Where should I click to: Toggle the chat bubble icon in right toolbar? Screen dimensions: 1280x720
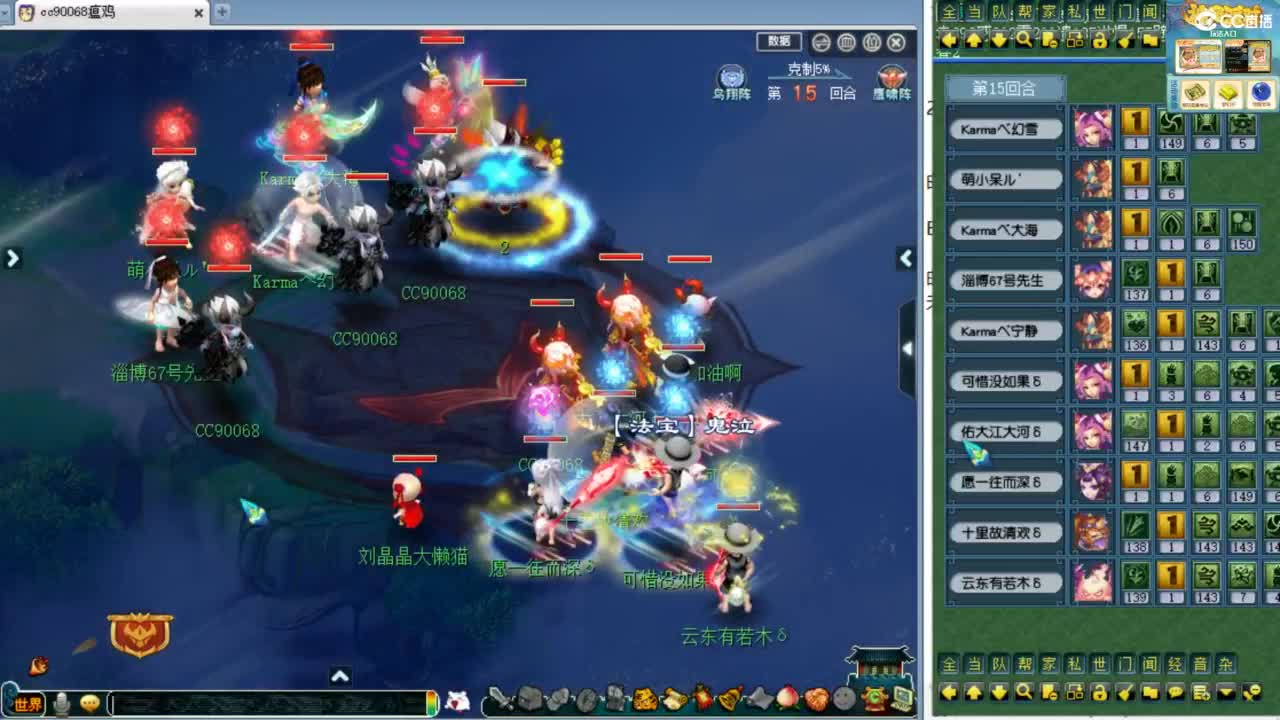(1176, 693)
